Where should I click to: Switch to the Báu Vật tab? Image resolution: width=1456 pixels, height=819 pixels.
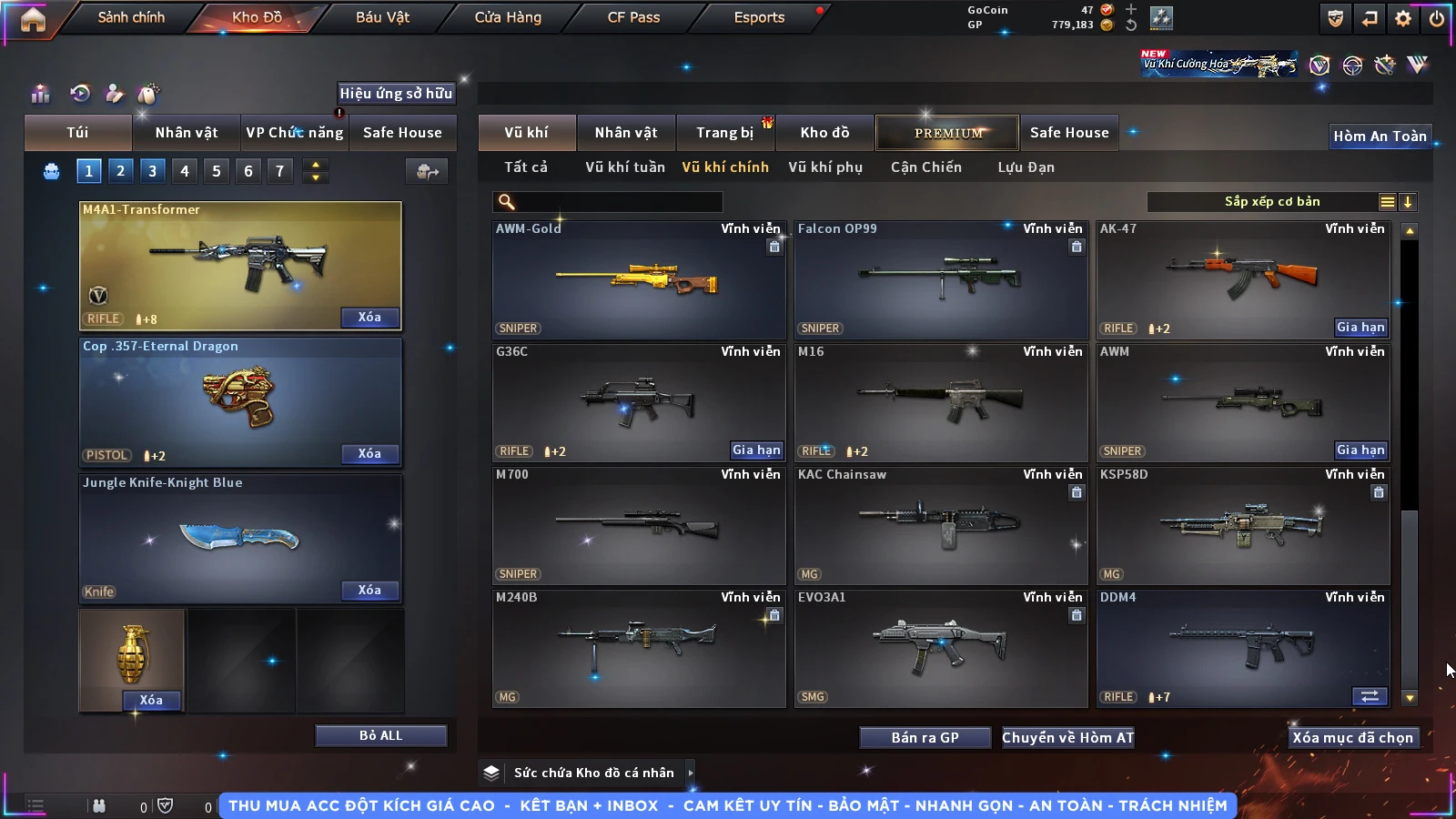(x=382, y=17)
